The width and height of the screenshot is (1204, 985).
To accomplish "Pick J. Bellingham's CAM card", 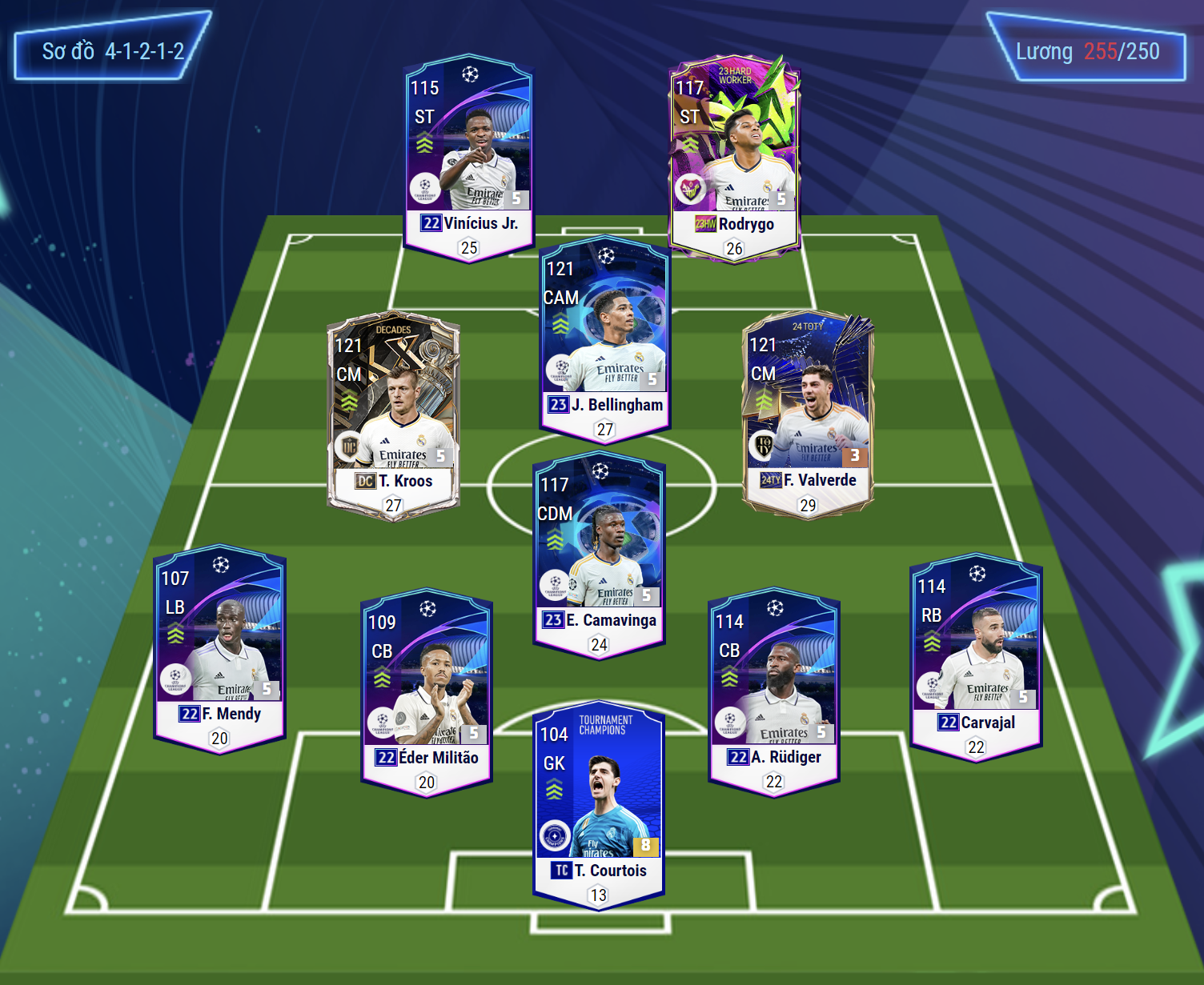I will pyautogui.click(x=604, y=338).
